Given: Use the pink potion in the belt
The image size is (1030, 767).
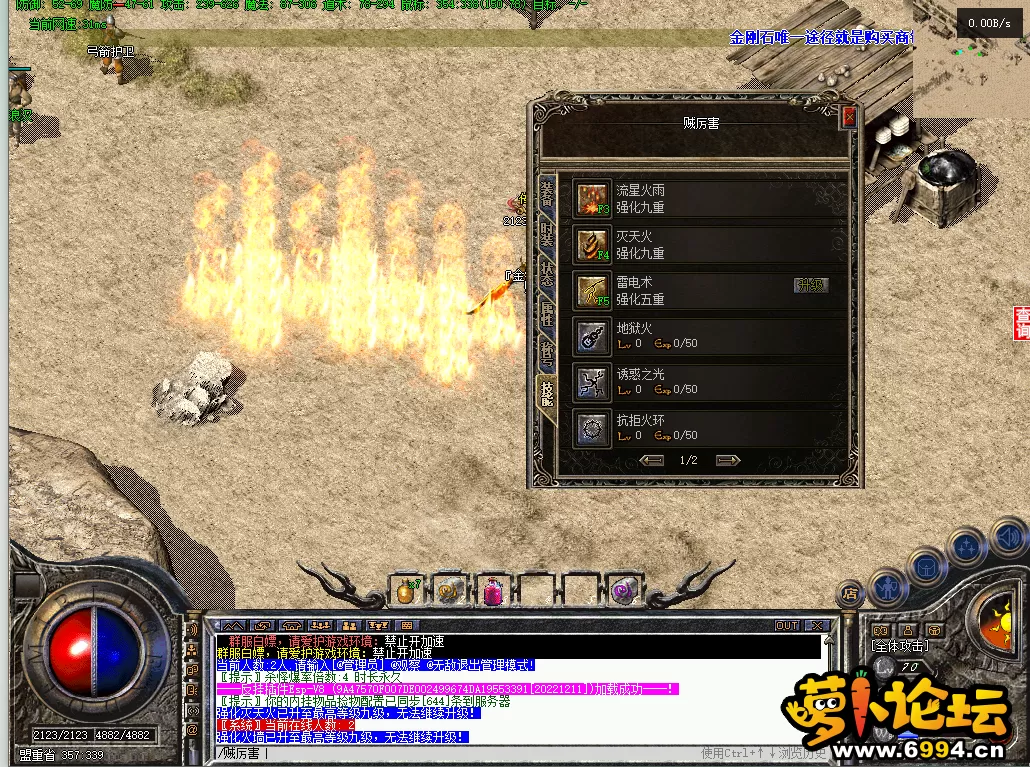Looking at the screenshot, I should 494,590.
